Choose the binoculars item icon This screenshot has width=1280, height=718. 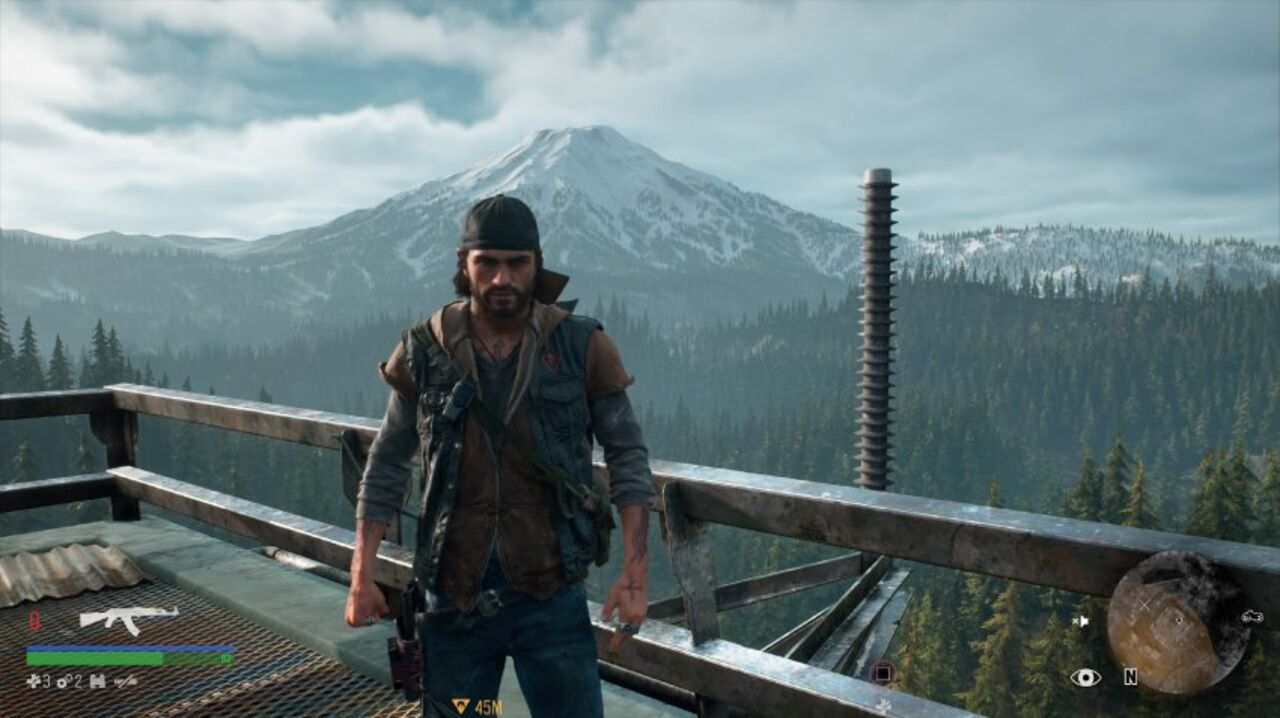tap(97, 682)
